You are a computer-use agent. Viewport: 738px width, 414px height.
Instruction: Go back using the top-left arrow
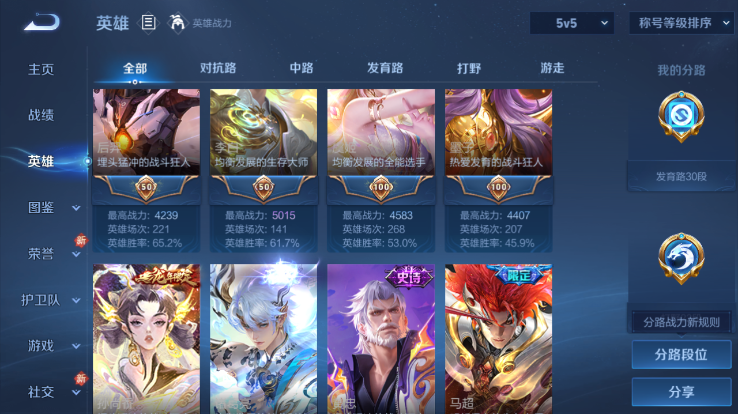tap(42, 22)
